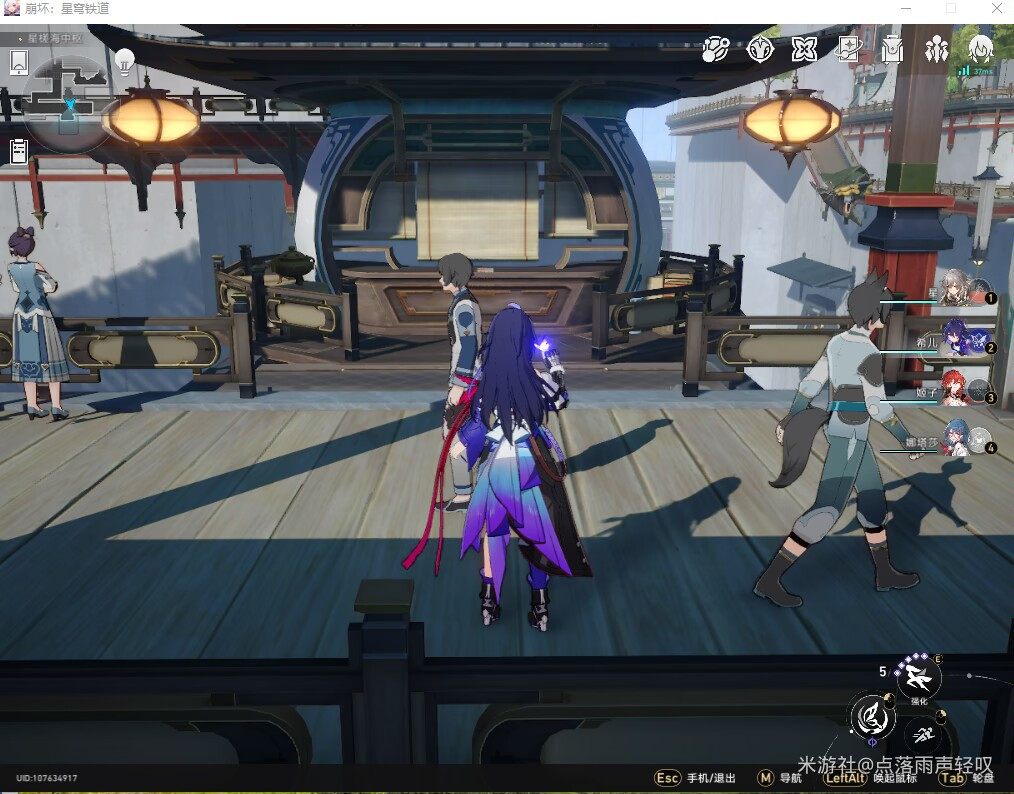
Task: Open the backpack inventory
Action: coord(893,48)
